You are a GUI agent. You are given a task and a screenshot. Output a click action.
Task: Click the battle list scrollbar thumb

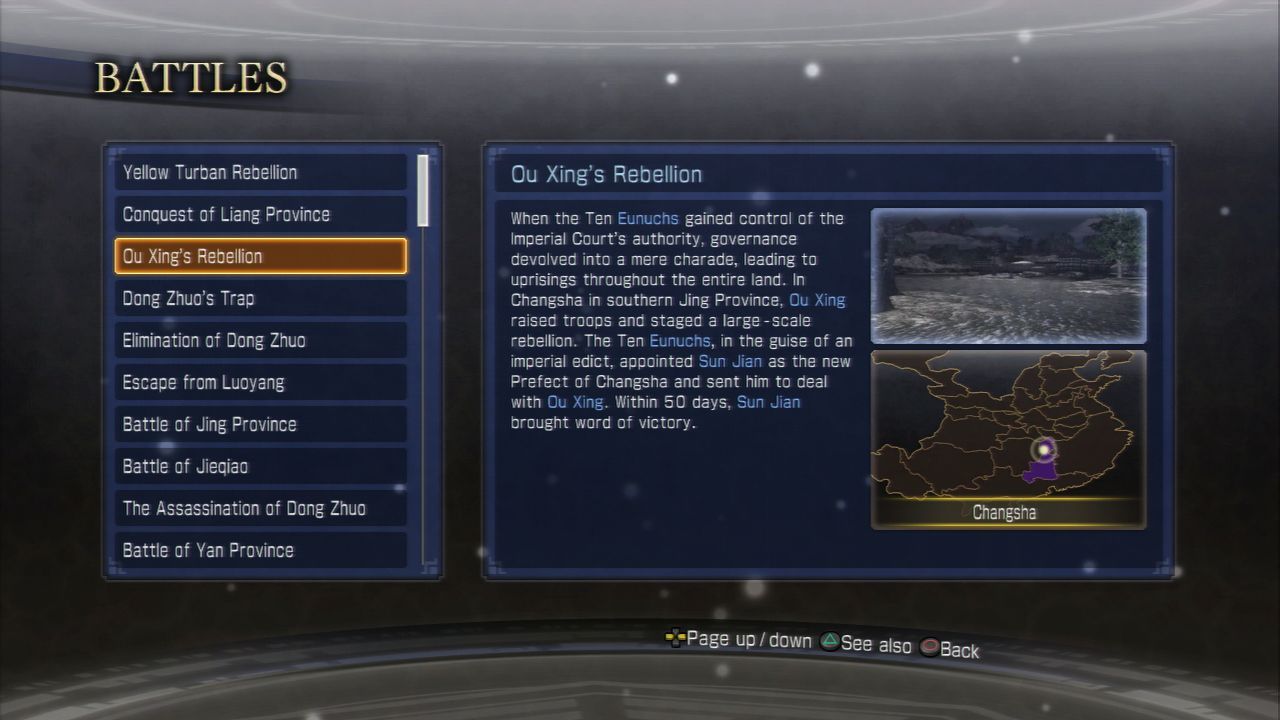click(423, 189)
